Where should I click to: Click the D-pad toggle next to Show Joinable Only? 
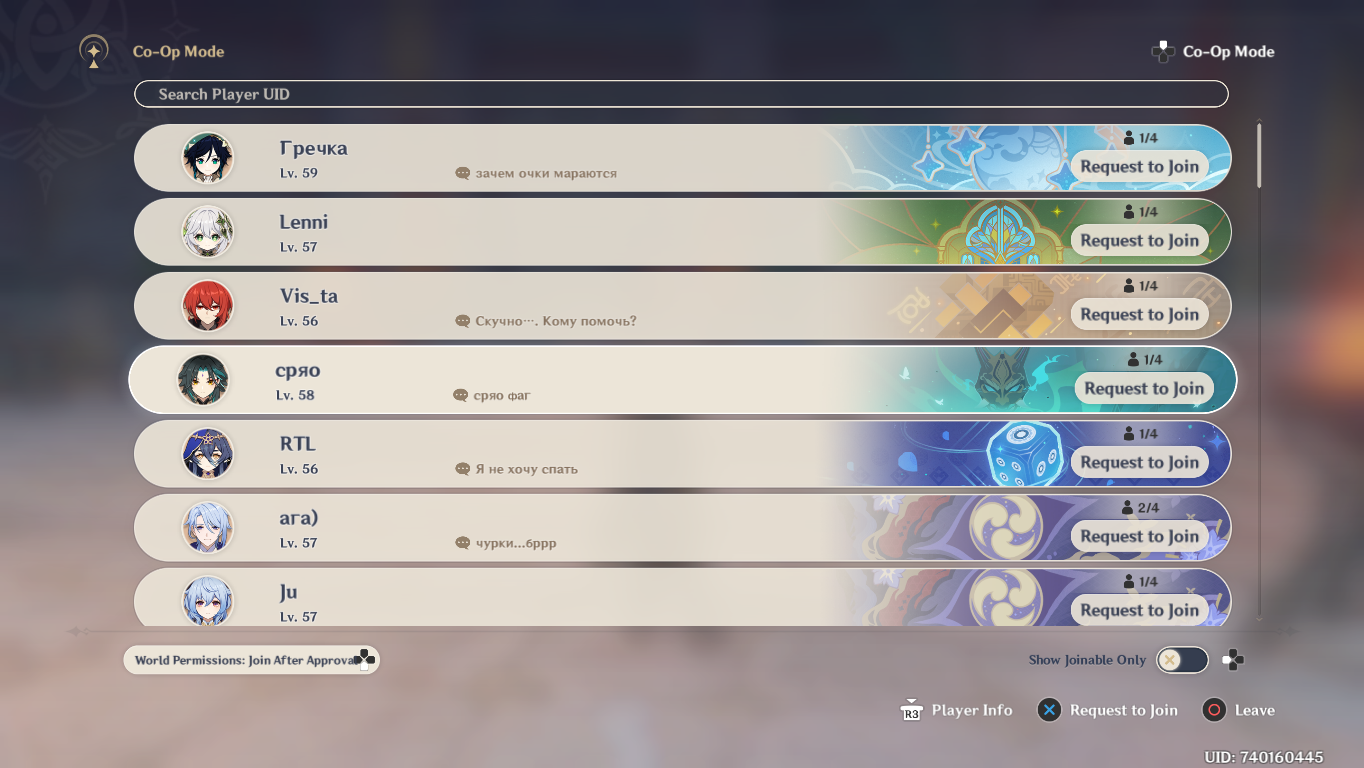[1232, 660]
